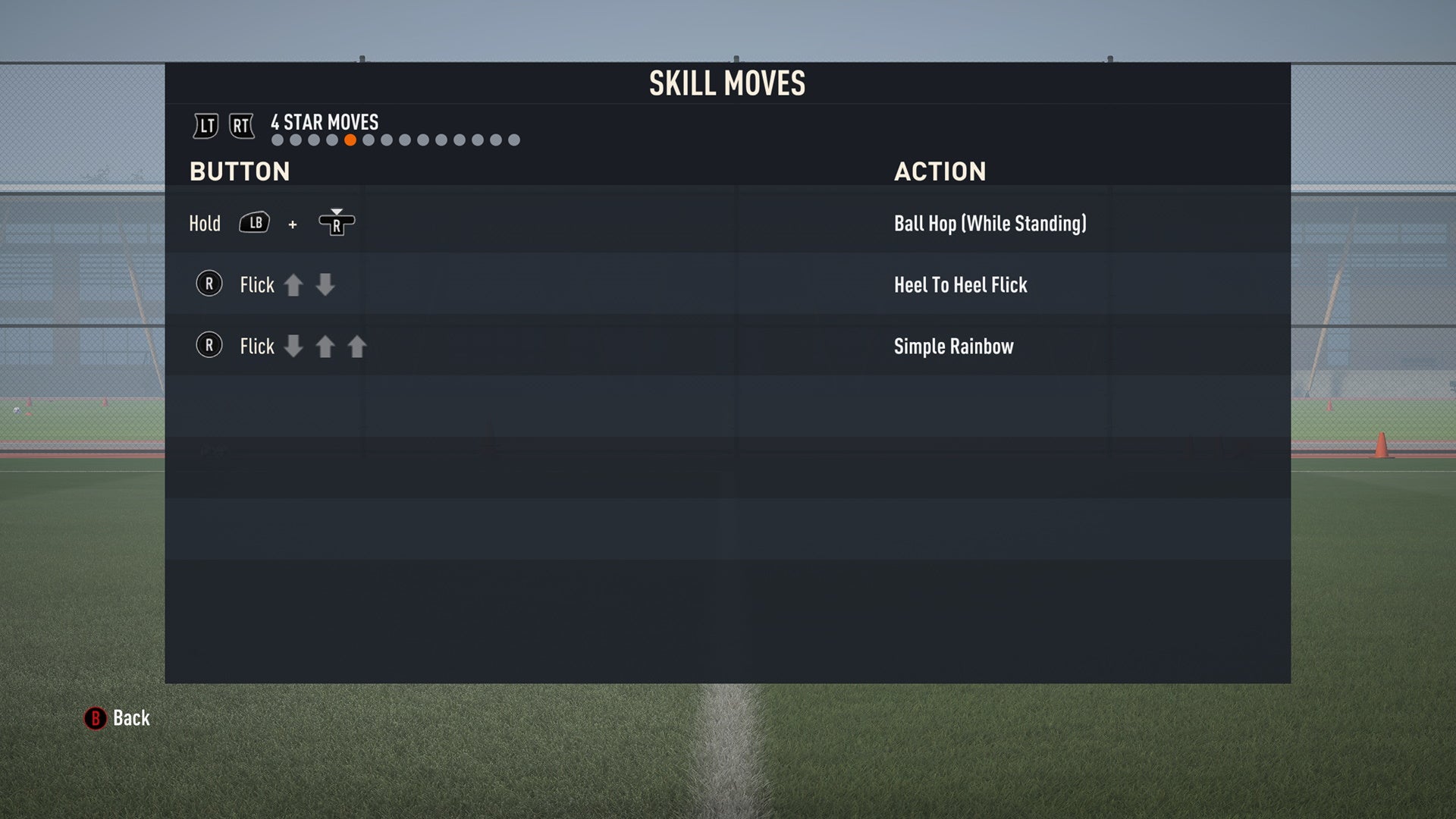Select the R stick icon in Heel To Heel row
Screen dimensions: 1456x819
pyautogui.click(x=209, y=284)
